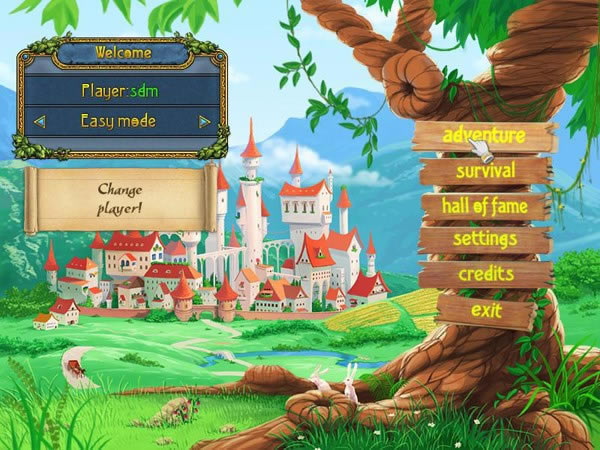This screenshot has height=450, width=600.
Task: Click the Change player scroll button
Action: 122,196
